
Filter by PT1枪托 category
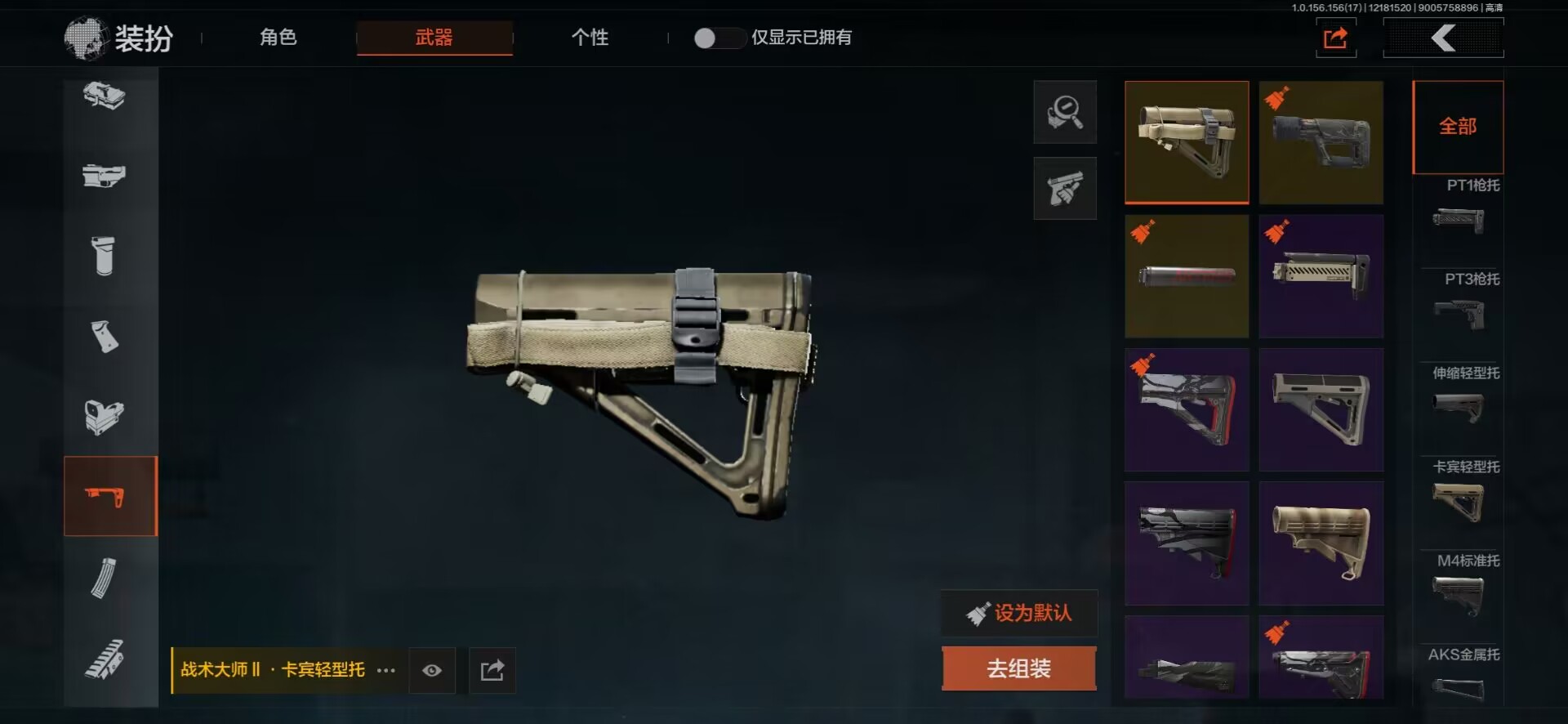tap(1460, 208)
